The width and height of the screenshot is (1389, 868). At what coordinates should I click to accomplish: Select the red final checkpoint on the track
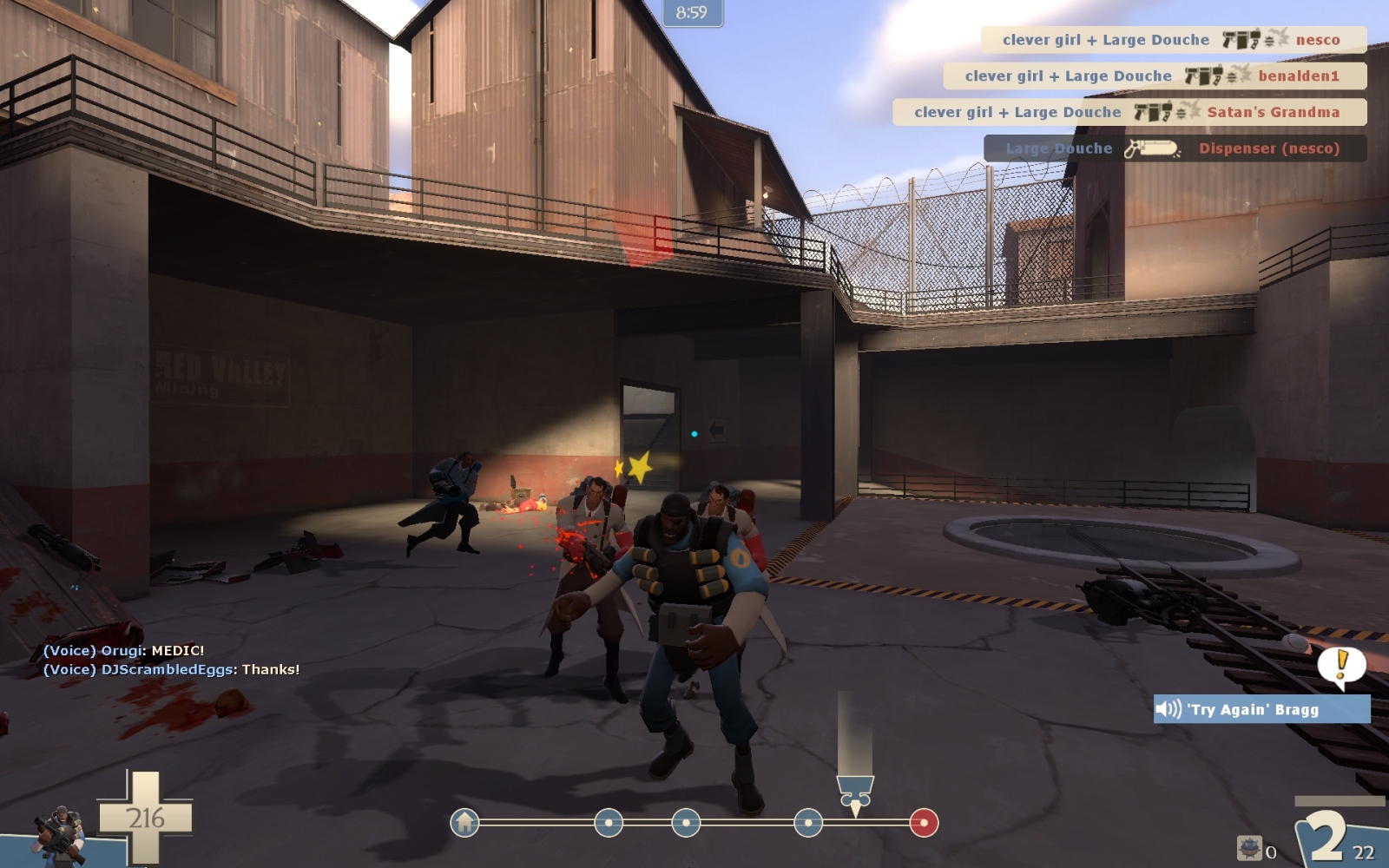click(924, 822)
